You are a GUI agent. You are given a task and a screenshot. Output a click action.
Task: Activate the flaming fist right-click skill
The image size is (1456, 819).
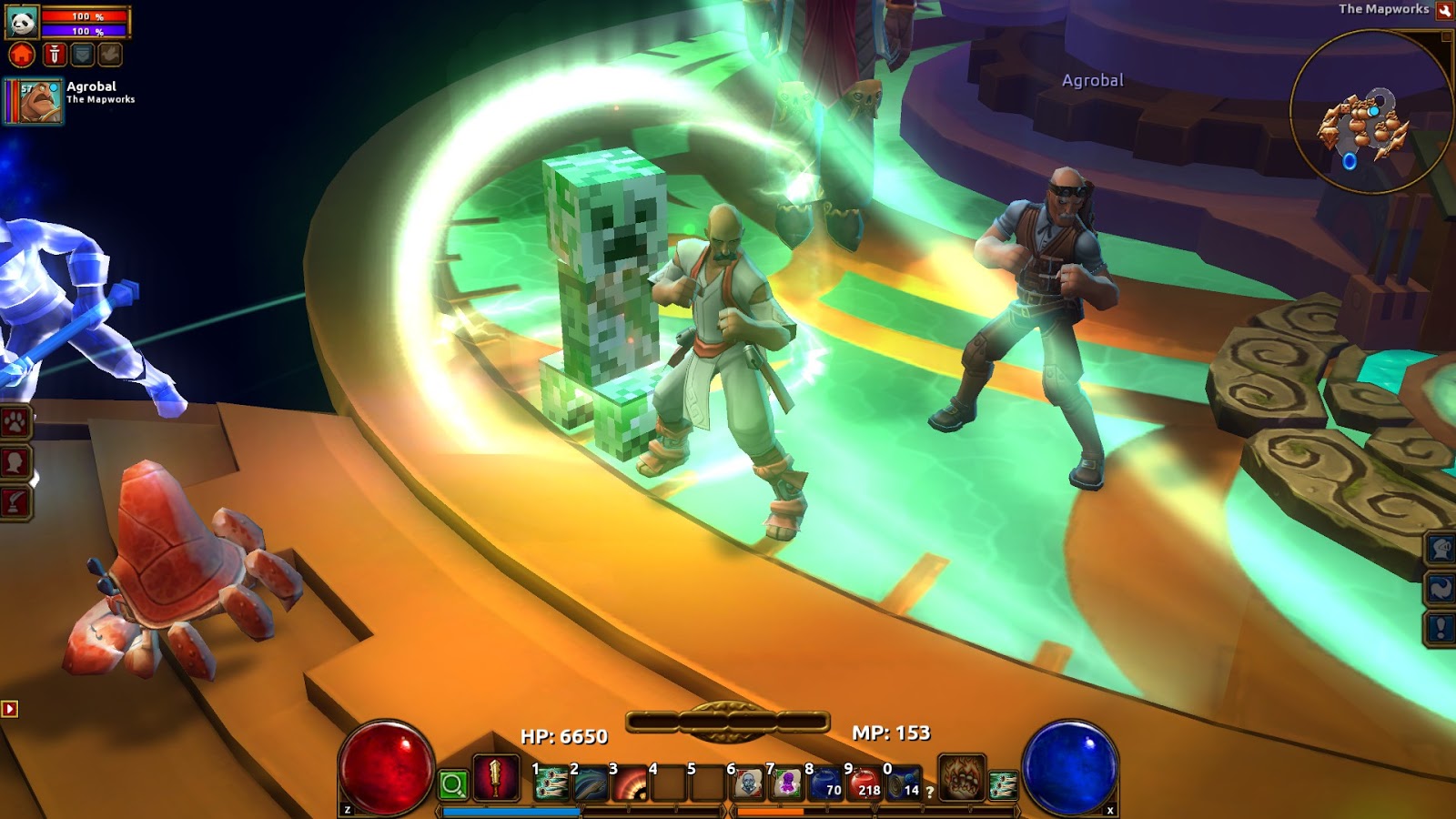[962, 778]
